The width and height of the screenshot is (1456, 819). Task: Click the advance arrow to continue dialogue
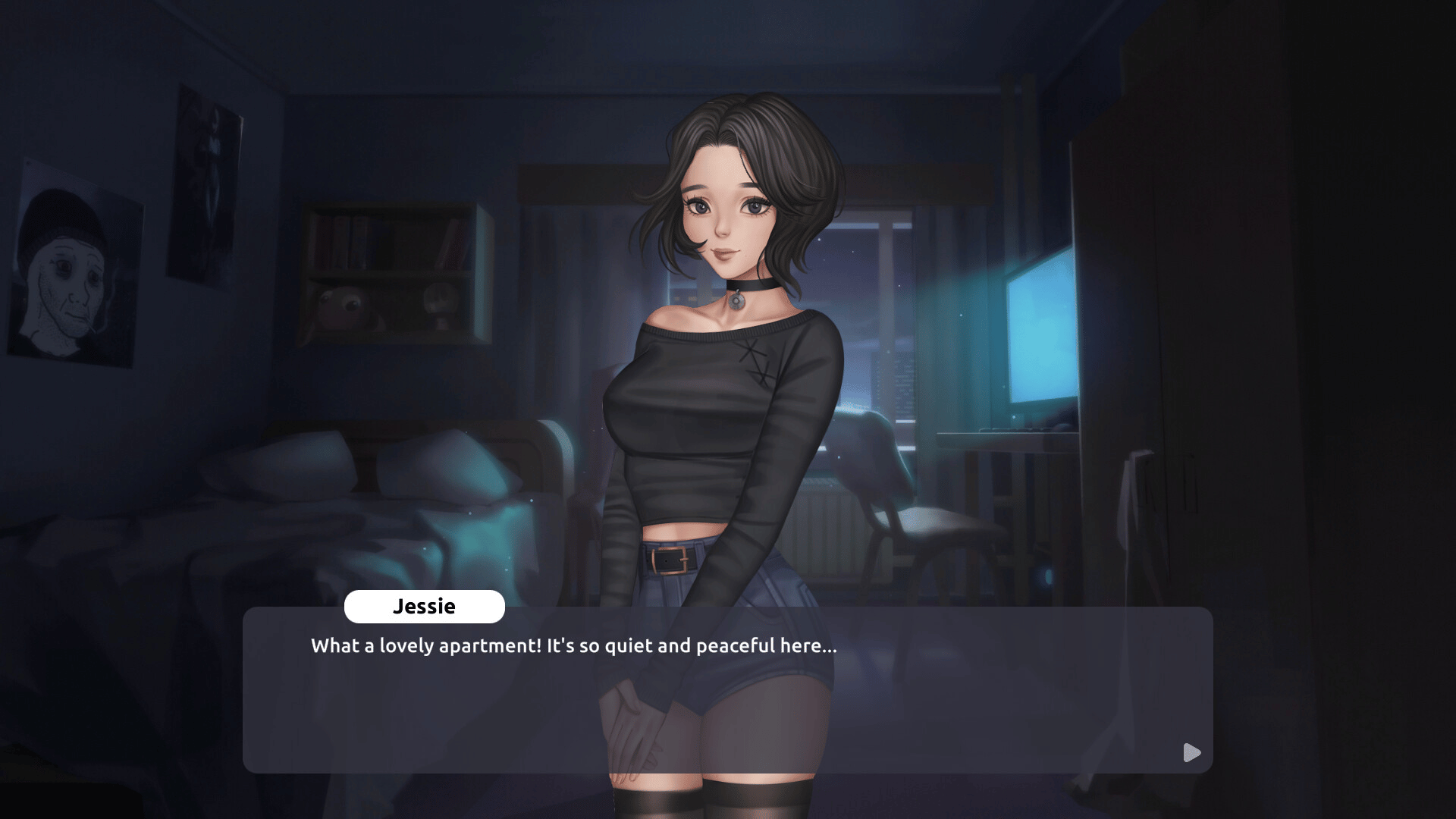tap(1191, 752)
